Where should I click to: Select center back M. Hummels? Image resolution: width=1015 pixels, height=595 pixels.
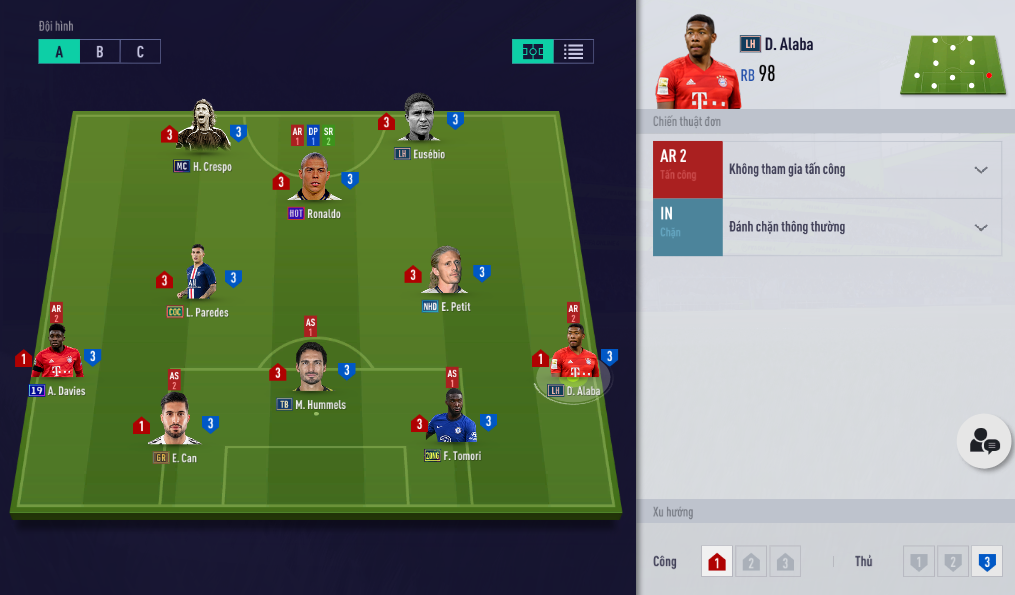[x=313, y=370]
